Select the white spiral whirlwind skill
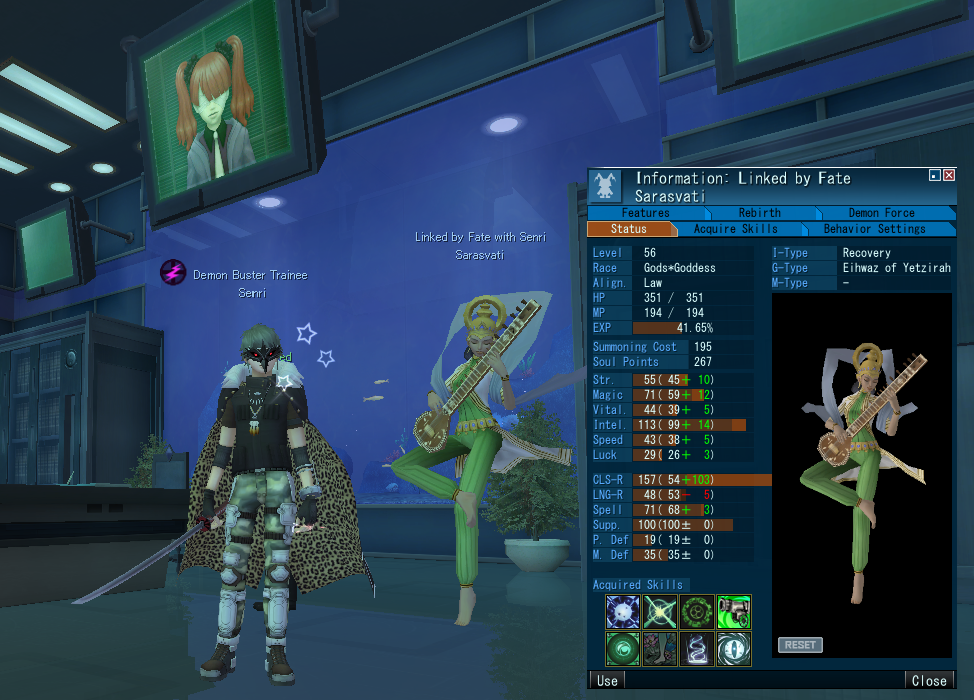974x700 pixels. click(x=697, y=649)
